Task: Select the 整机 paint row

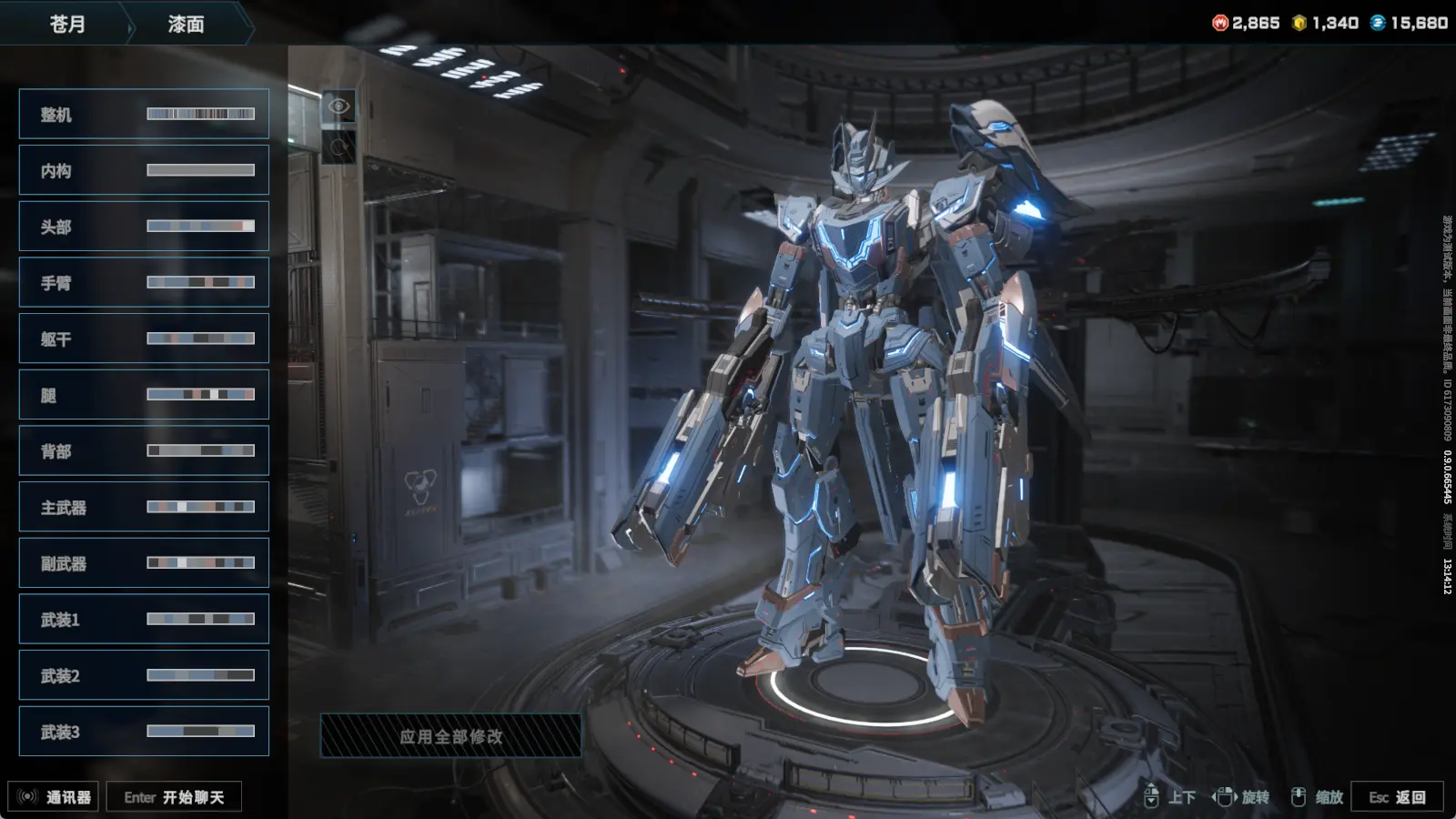Action: (x=144, y=114)
